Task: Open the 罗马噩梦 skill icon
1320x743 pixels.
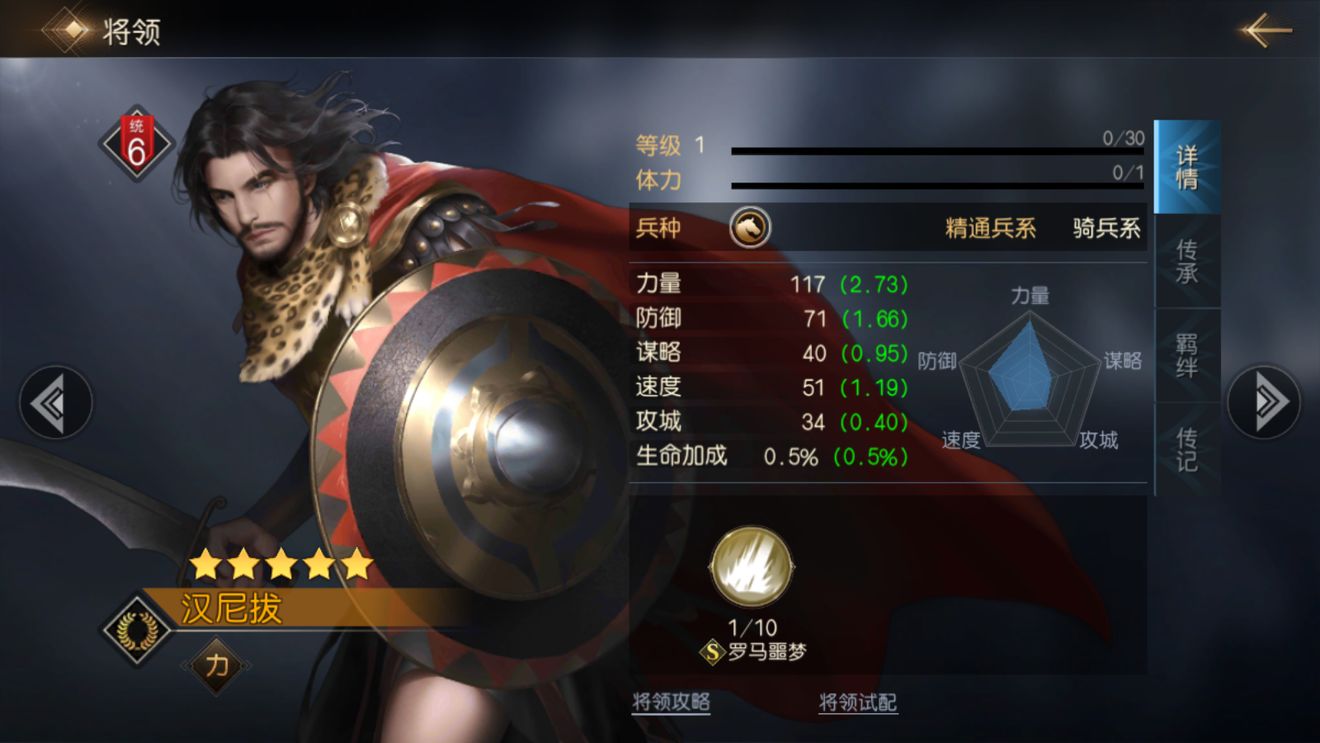Action: click(752, 567)
